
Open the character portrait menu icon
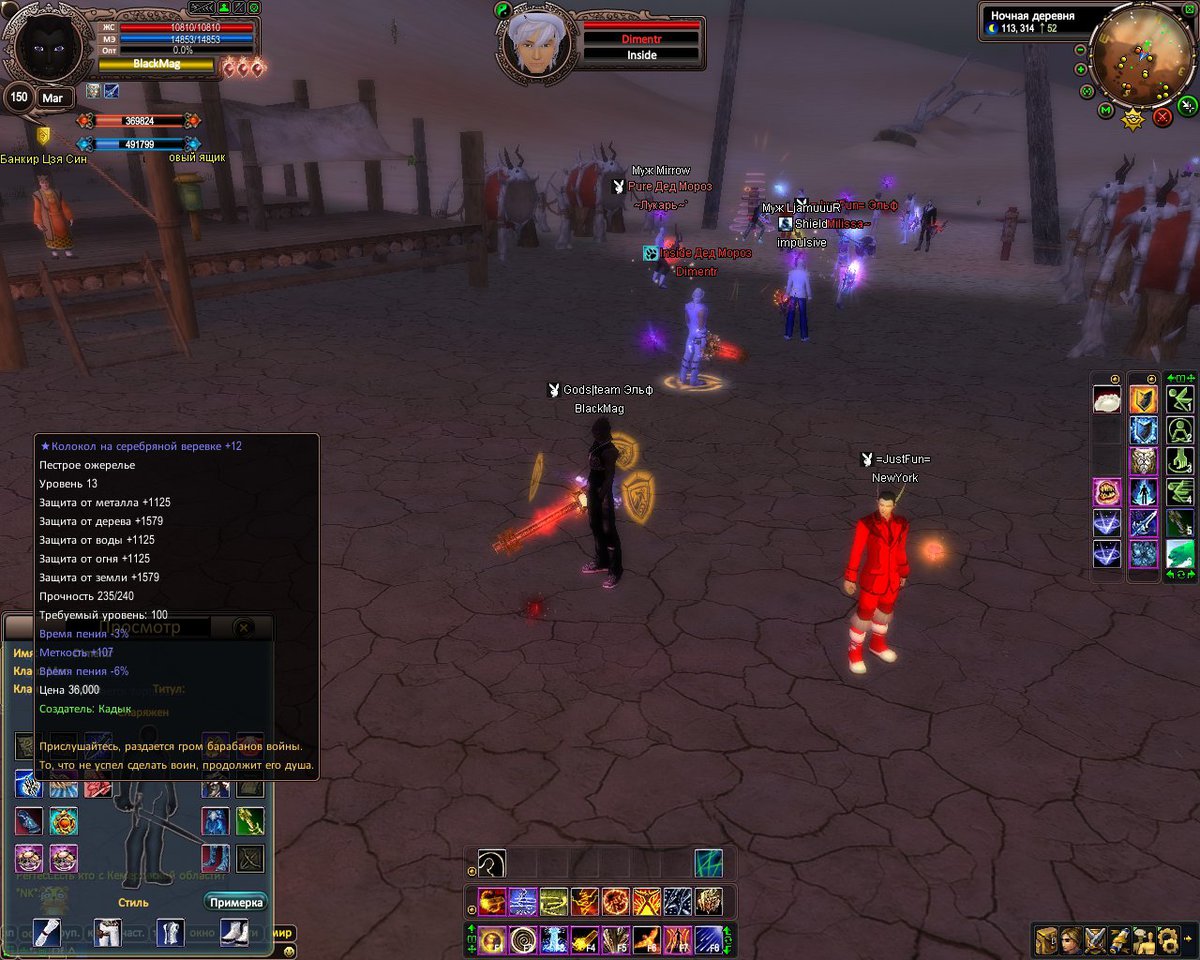point(1071,940)
